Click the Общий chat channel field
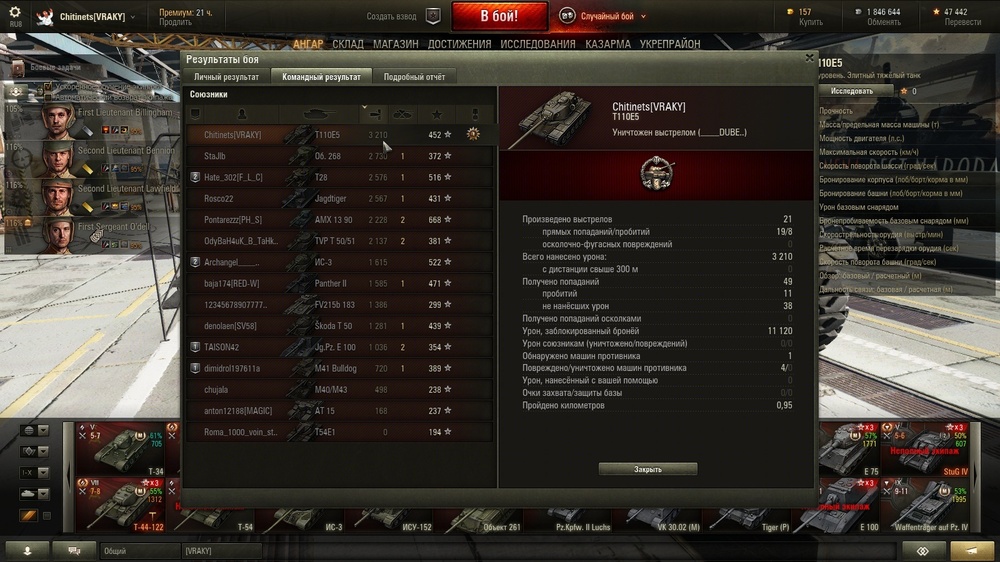 139,551
